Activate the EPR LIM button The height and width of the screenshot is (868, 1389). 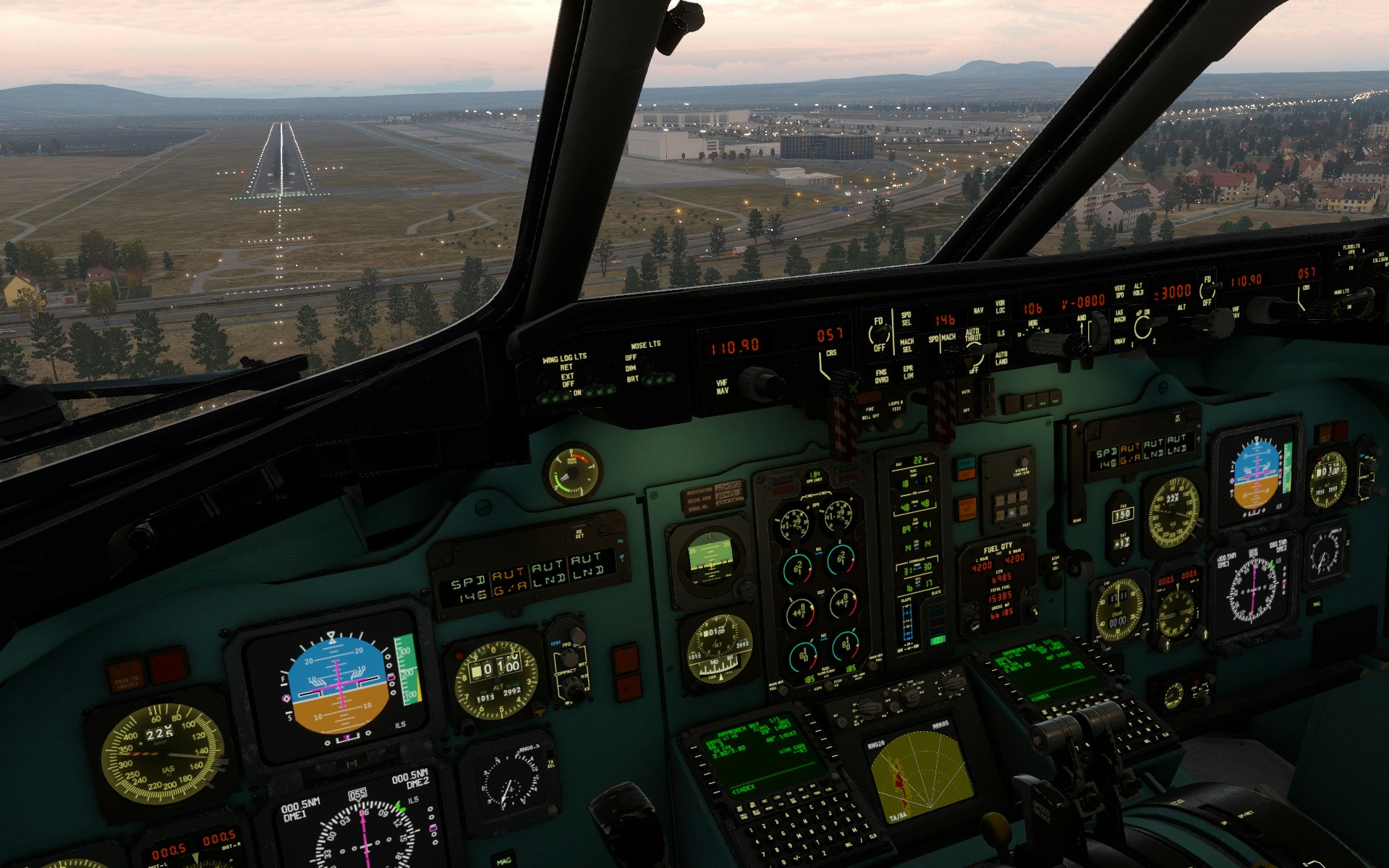tap(908, 373)
